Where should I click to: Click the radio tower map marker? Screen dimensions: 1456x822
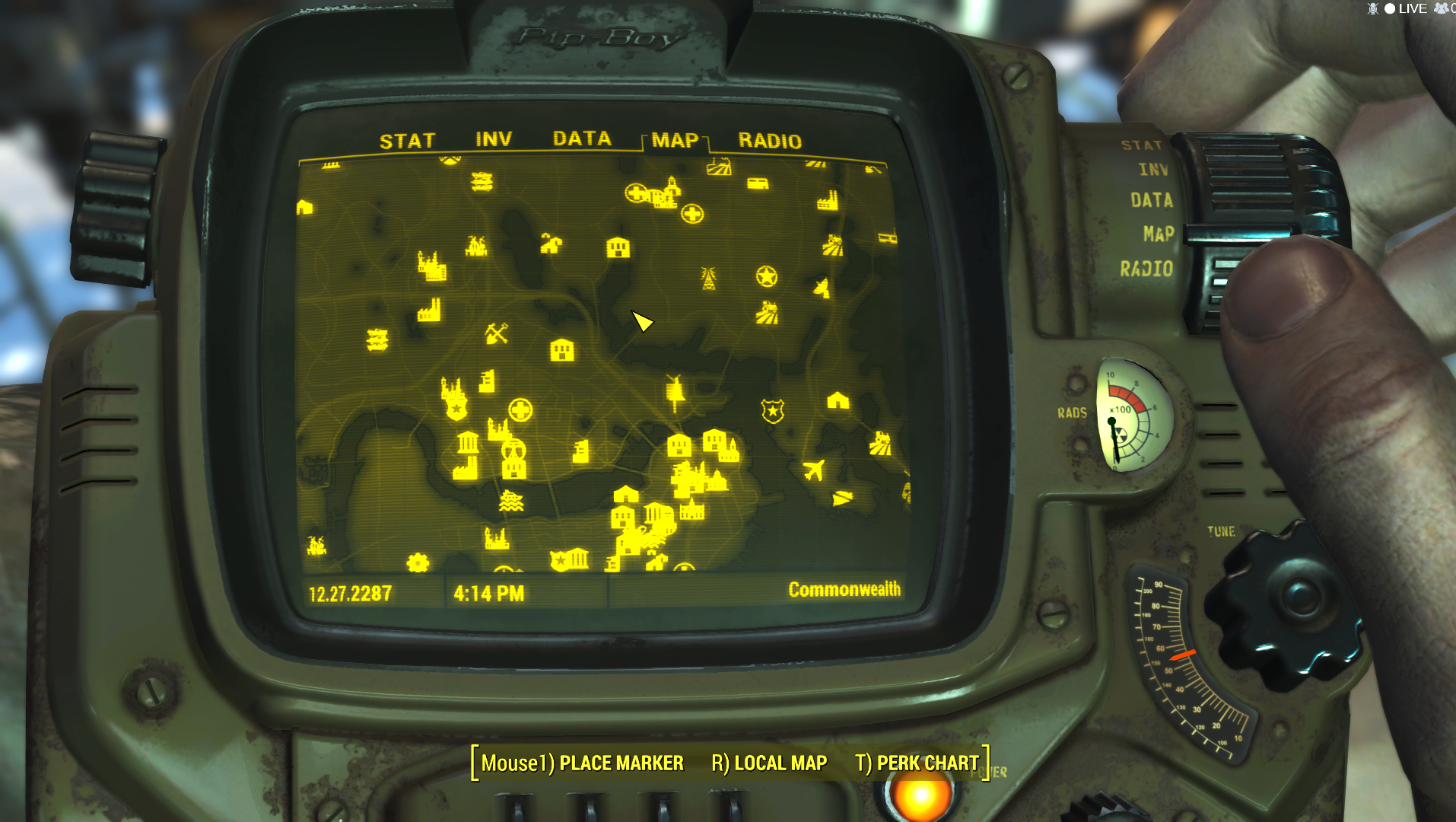coord(708,279)
